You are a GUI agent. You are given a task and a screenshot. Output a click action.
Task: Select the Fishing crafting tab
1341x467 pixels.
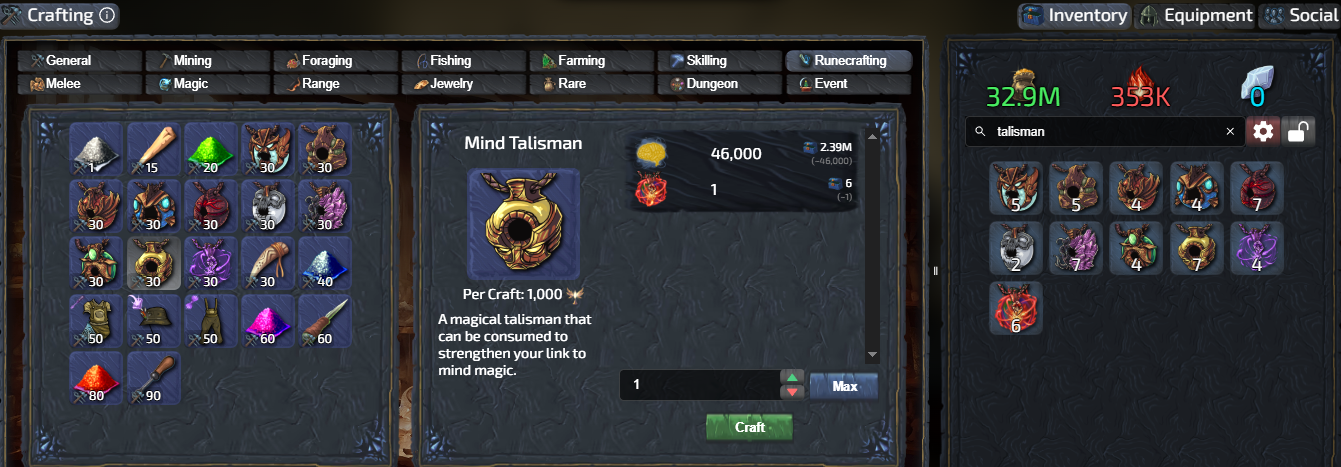pyautogui.click(x=463, y=61)
